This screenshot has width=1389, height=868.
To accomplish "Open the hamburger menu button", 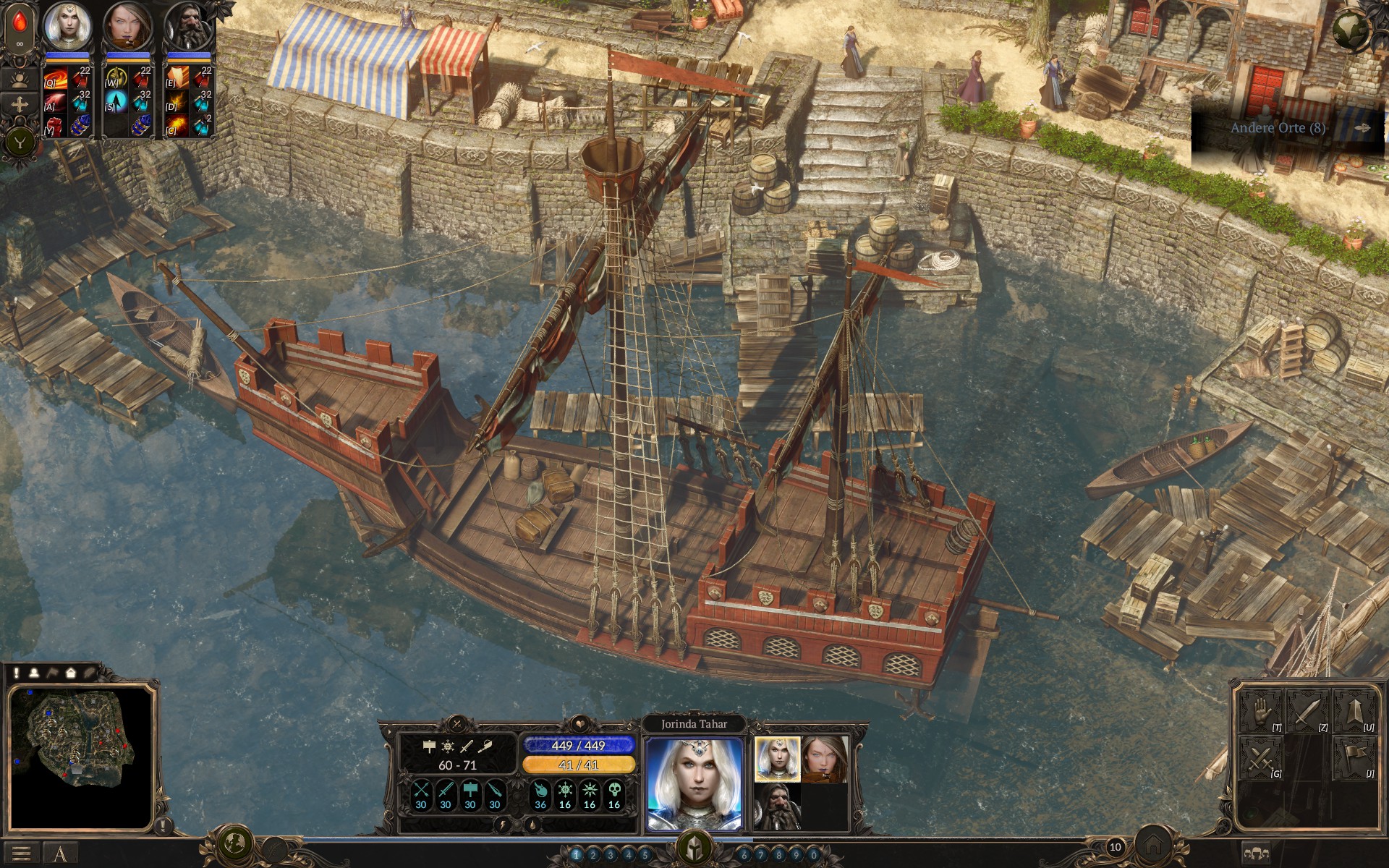I will coord(21,854).
